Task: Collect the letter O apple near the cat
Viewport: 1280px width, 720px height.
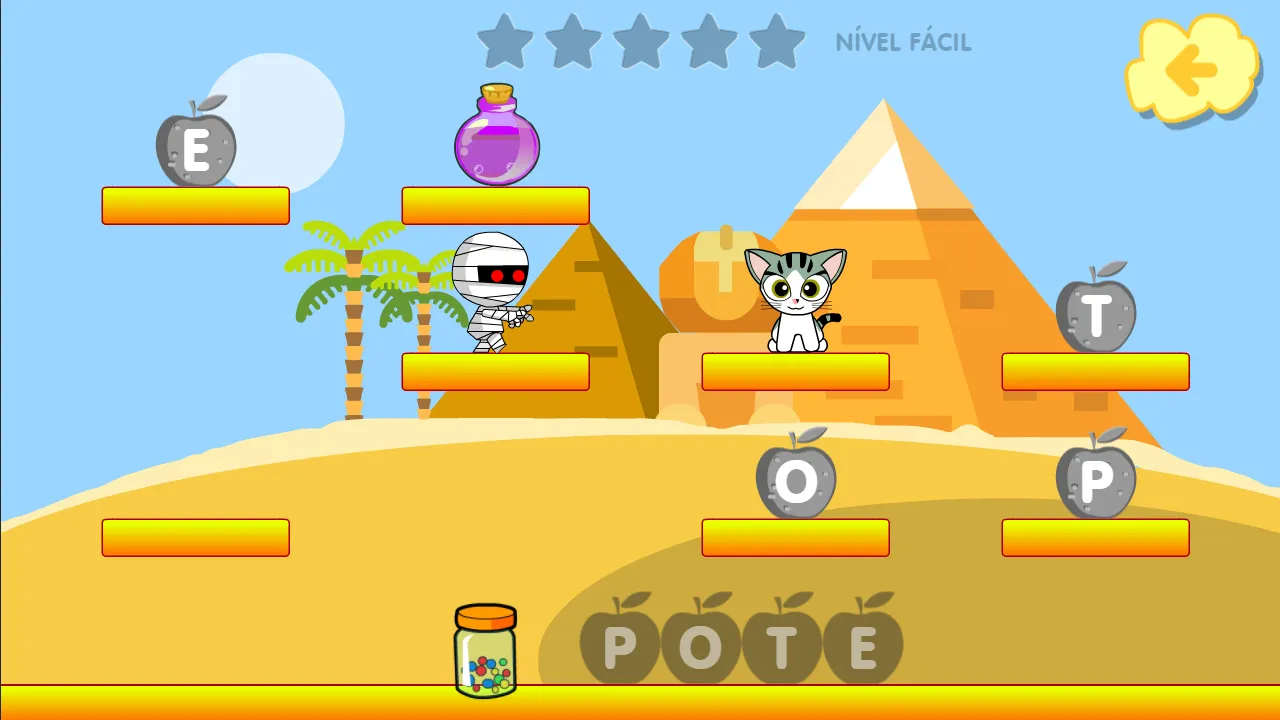Action: coord(795,482)
